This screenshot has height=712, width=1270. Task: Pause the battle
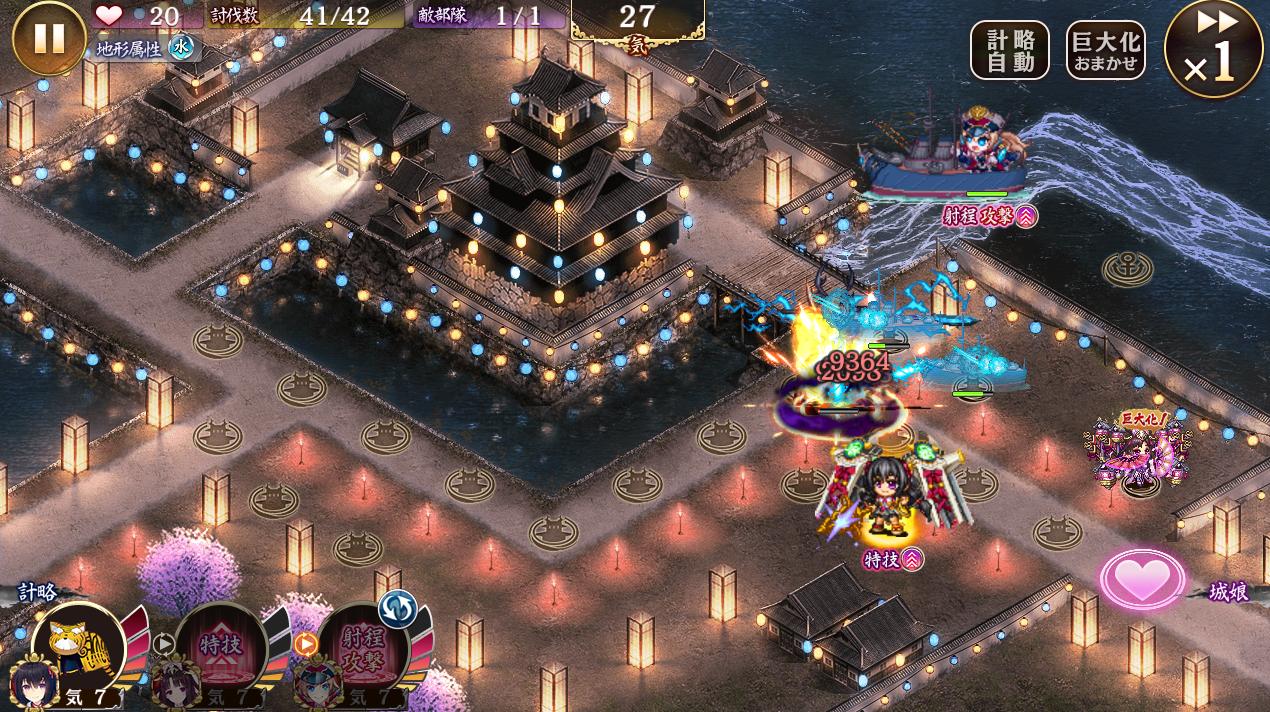[49, 38]
